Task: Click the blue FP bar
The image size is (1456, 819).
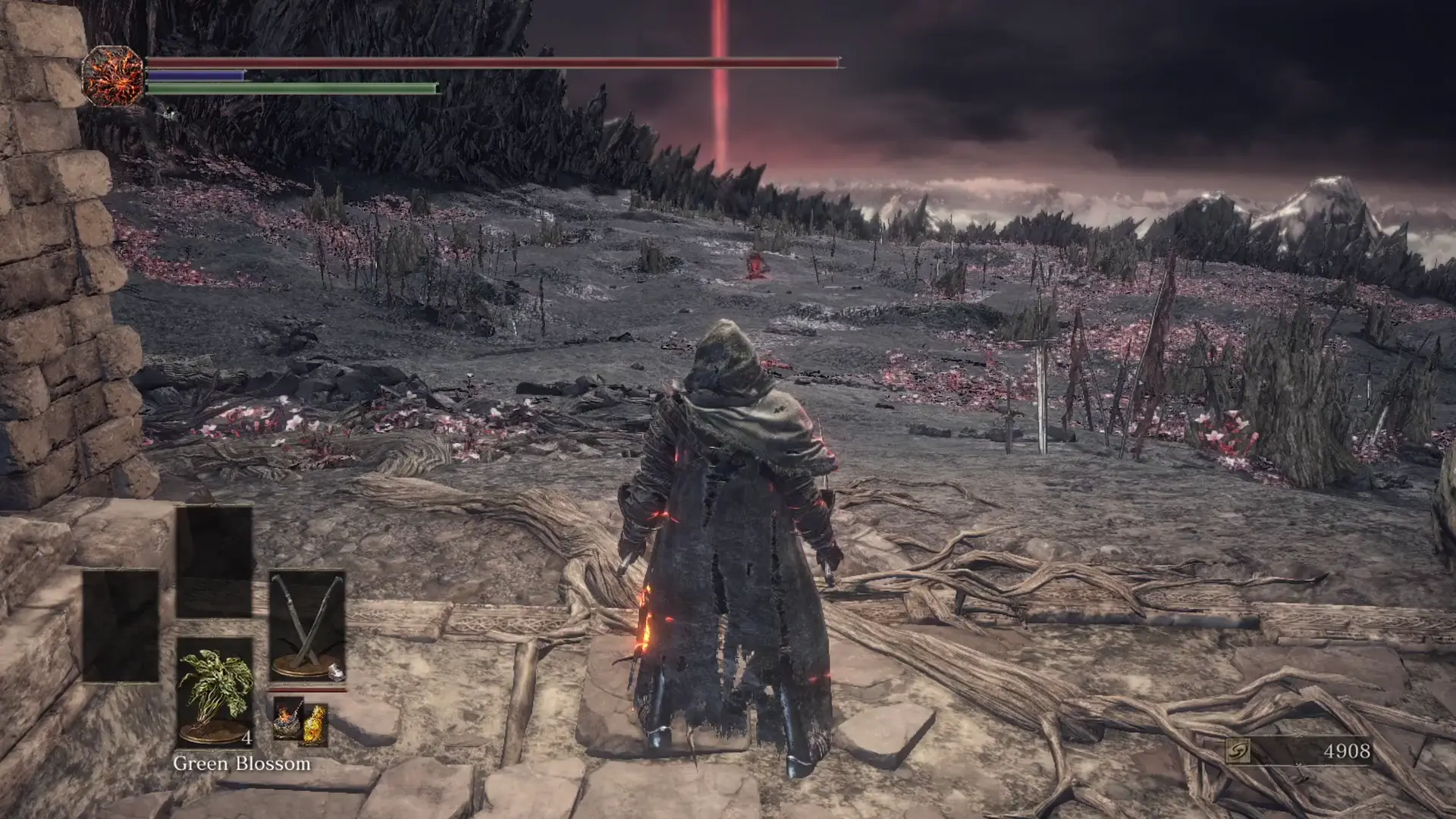Action: coord(193,75)
